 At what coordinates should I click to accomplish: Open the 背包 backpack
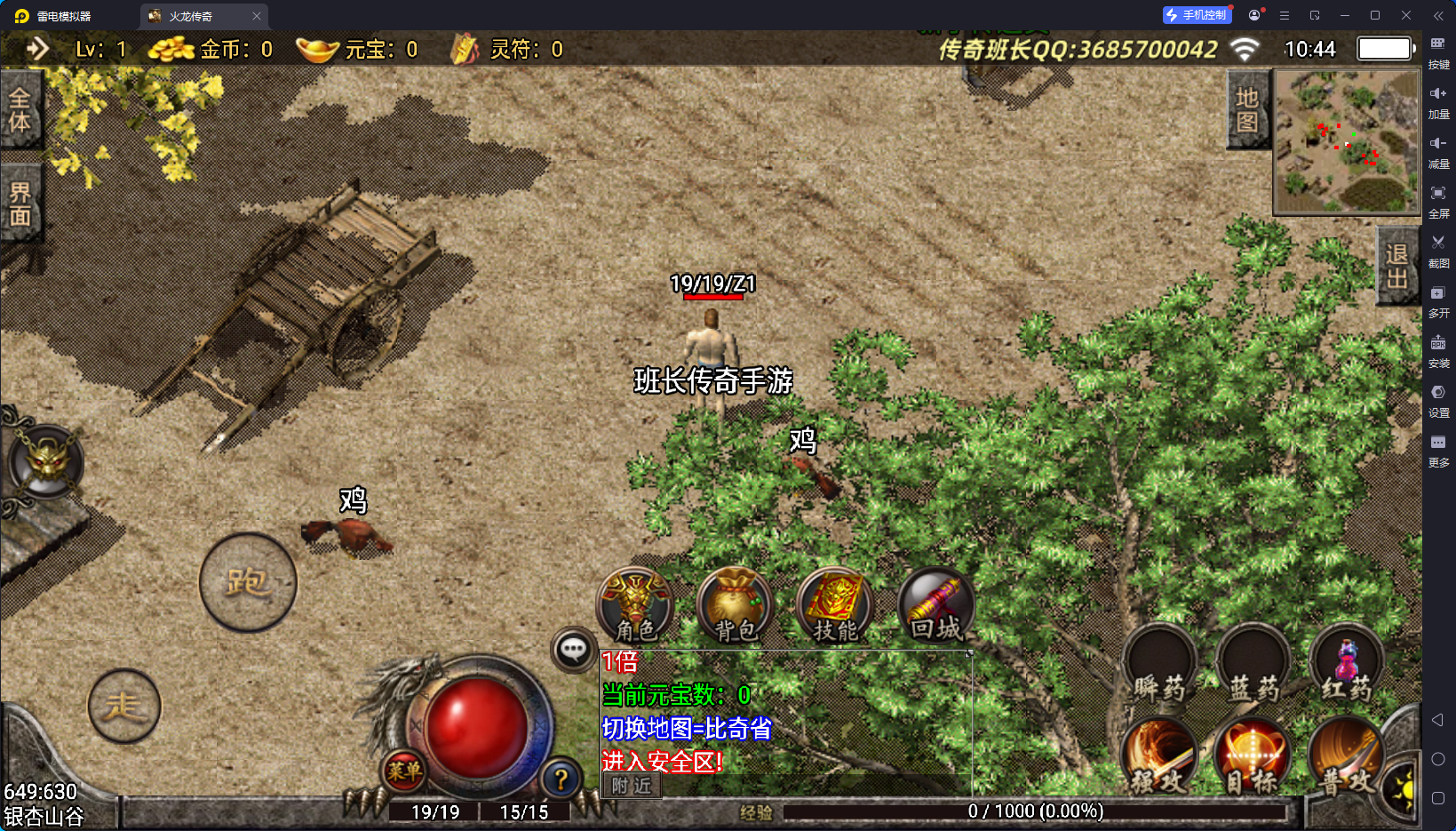(736, 606)
